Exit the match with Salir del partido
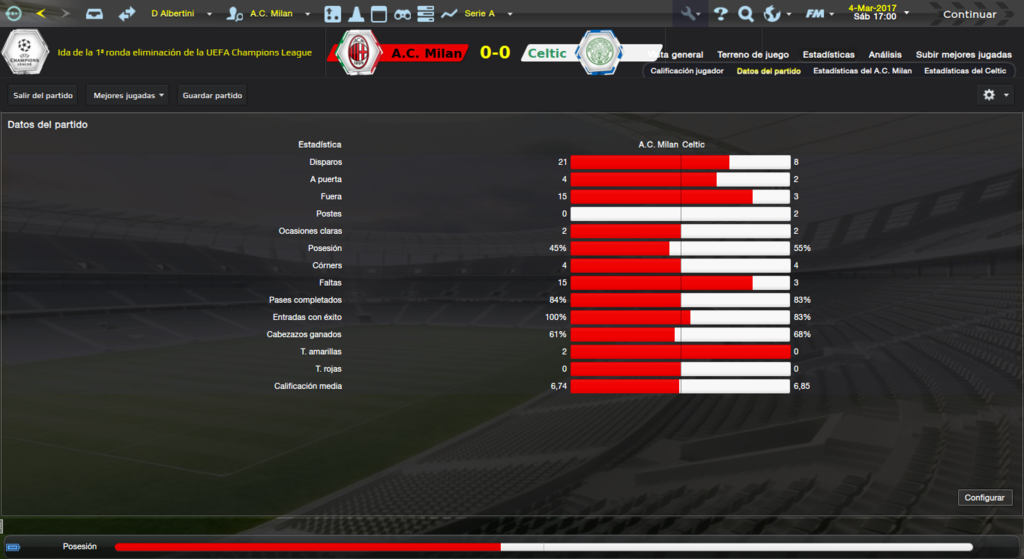Viewport: 1024px width, 559px height. pyautogui.click(x=43, y=95)
